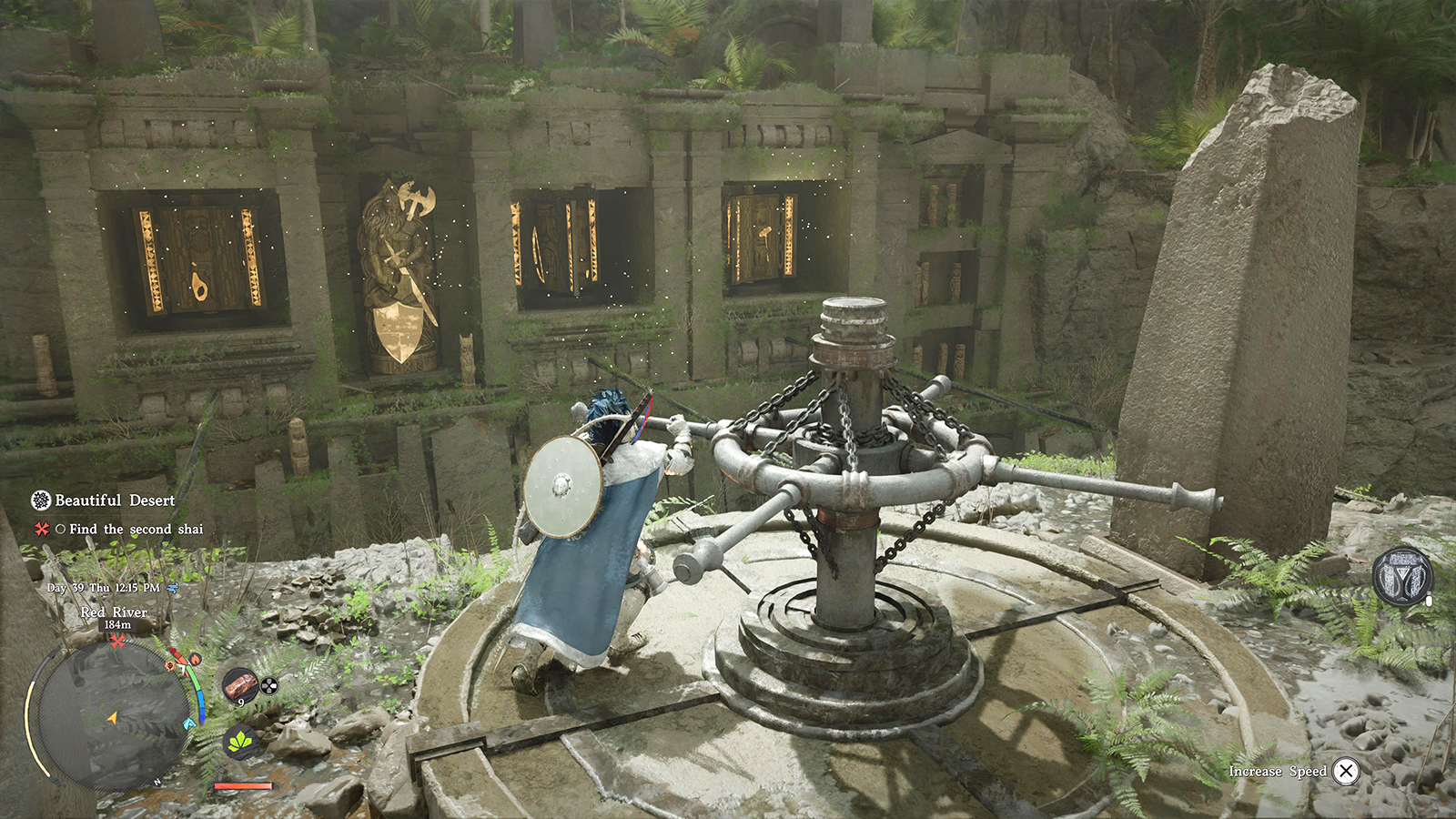Select the four-segment quick-item selector icon

click(268, 684)
